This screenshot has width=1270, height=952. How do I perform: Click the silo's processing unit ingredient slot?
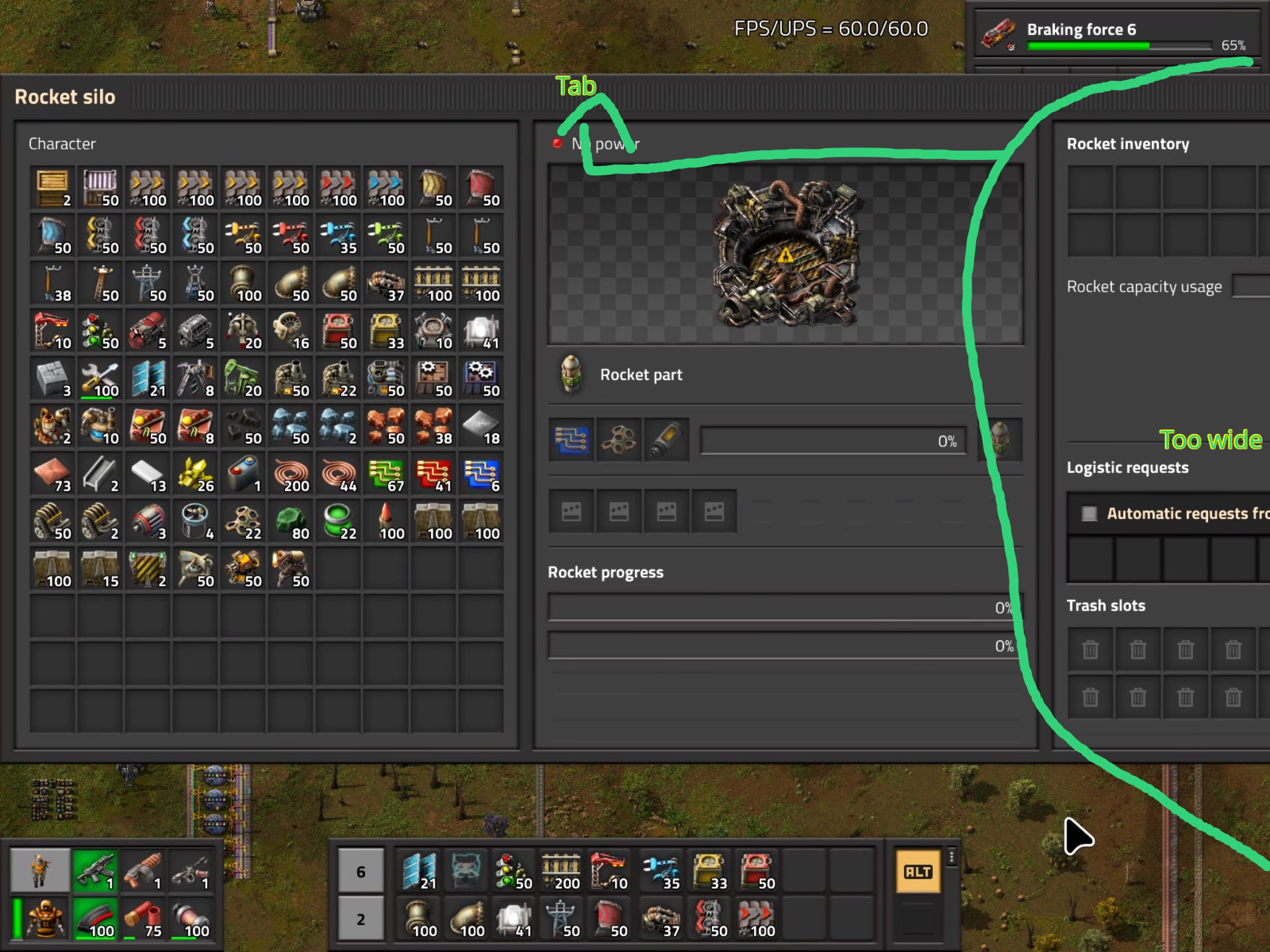tap(571, 440)
